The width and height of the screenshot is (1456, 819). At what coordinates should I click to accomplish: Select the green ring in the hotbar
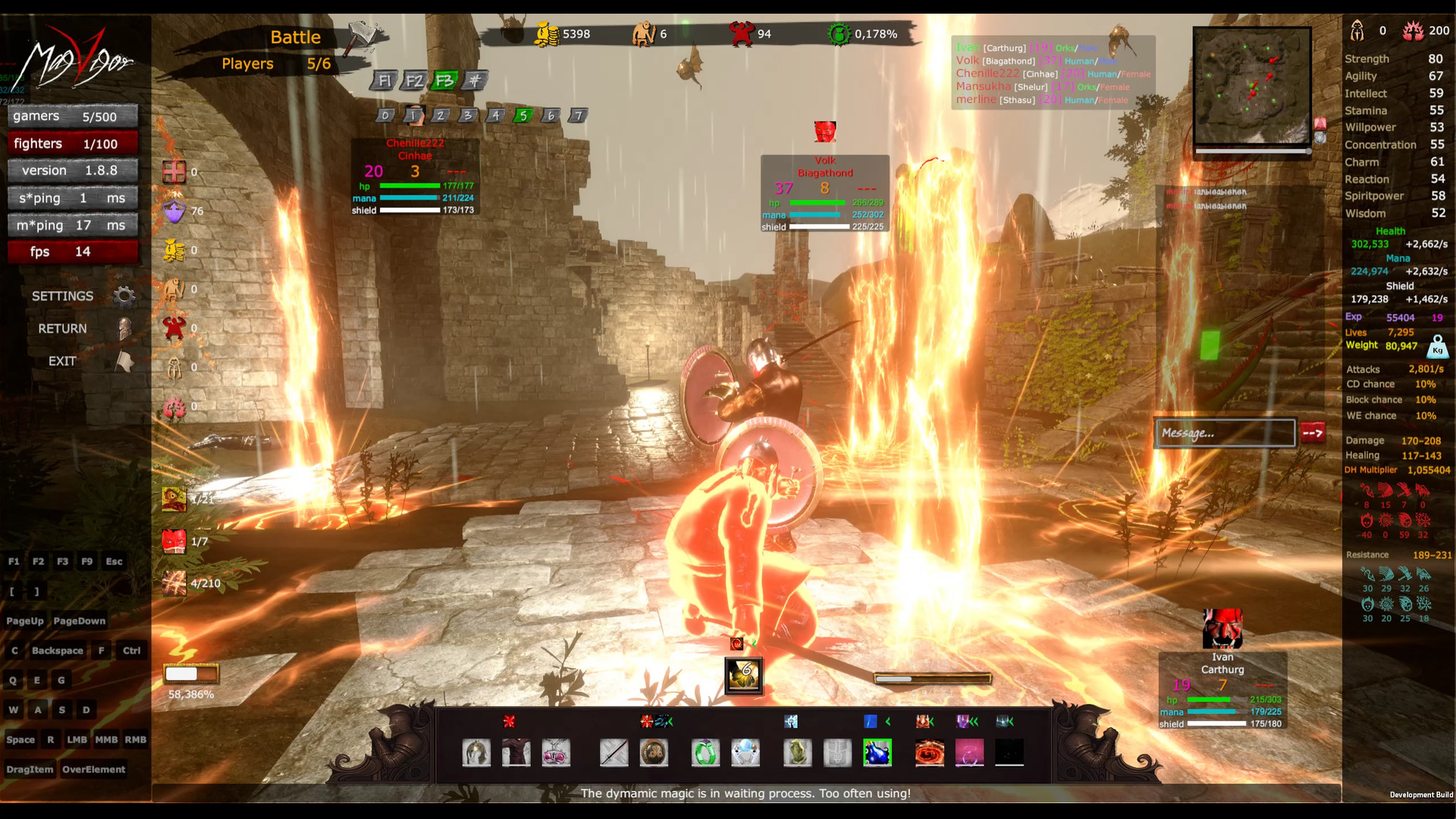(x=705, y=752)
